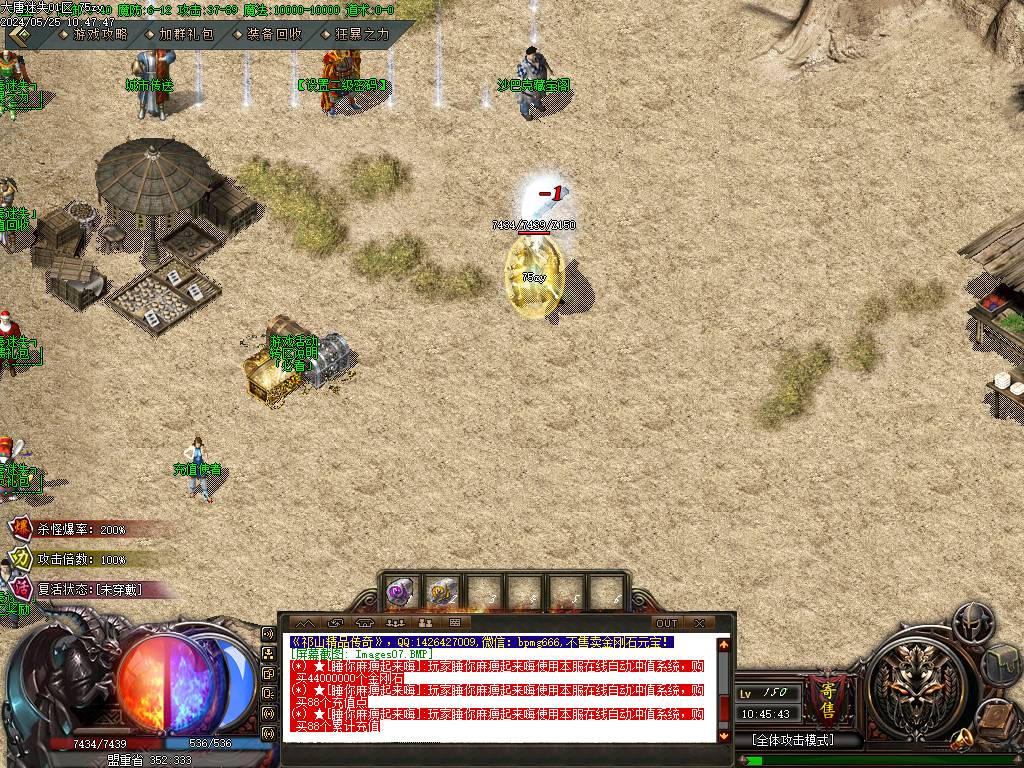Image resolution: width=1024 pixels, height=768 pixels.
Task: Open the helmet character equipment icon
Action: pos(972,623)
